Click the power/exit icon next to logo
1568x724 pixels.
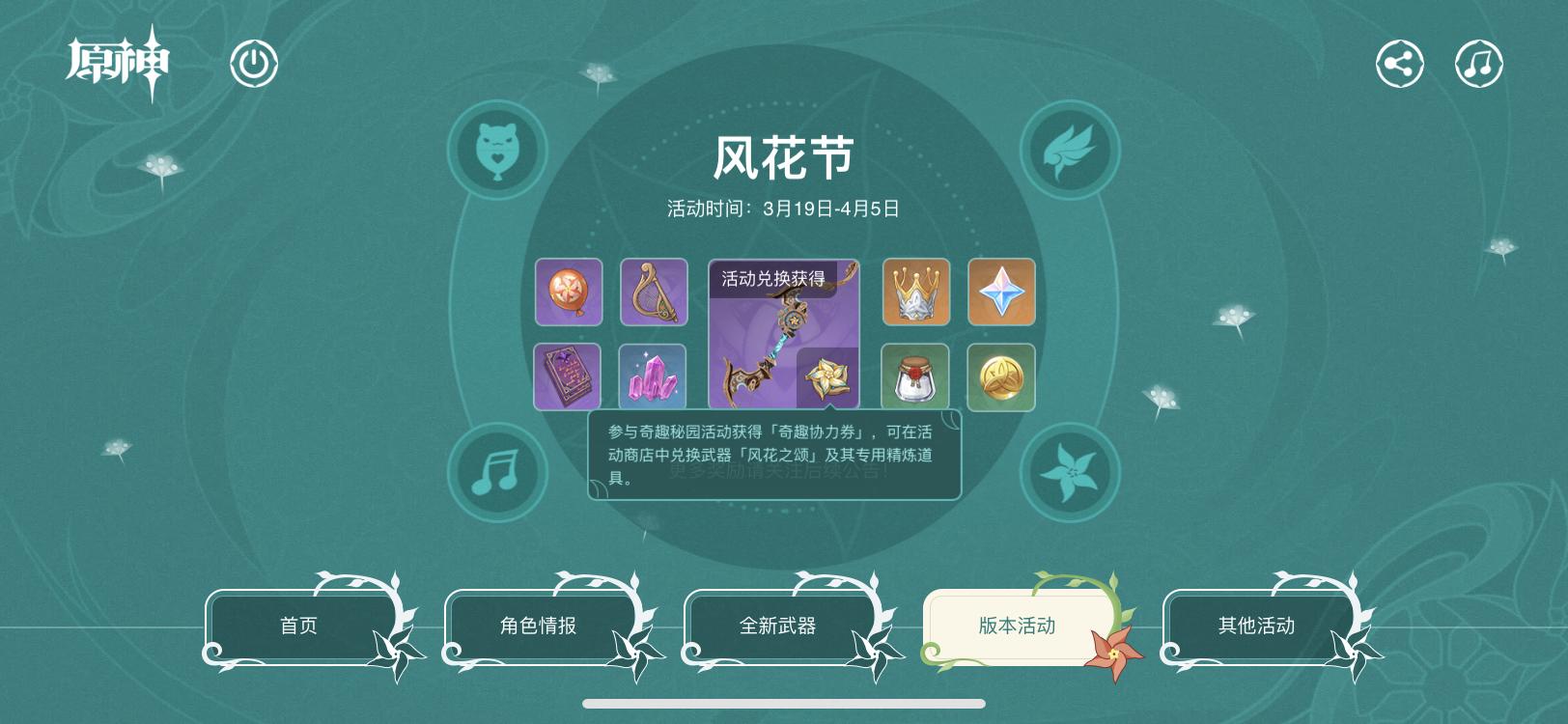pos(255,62)
